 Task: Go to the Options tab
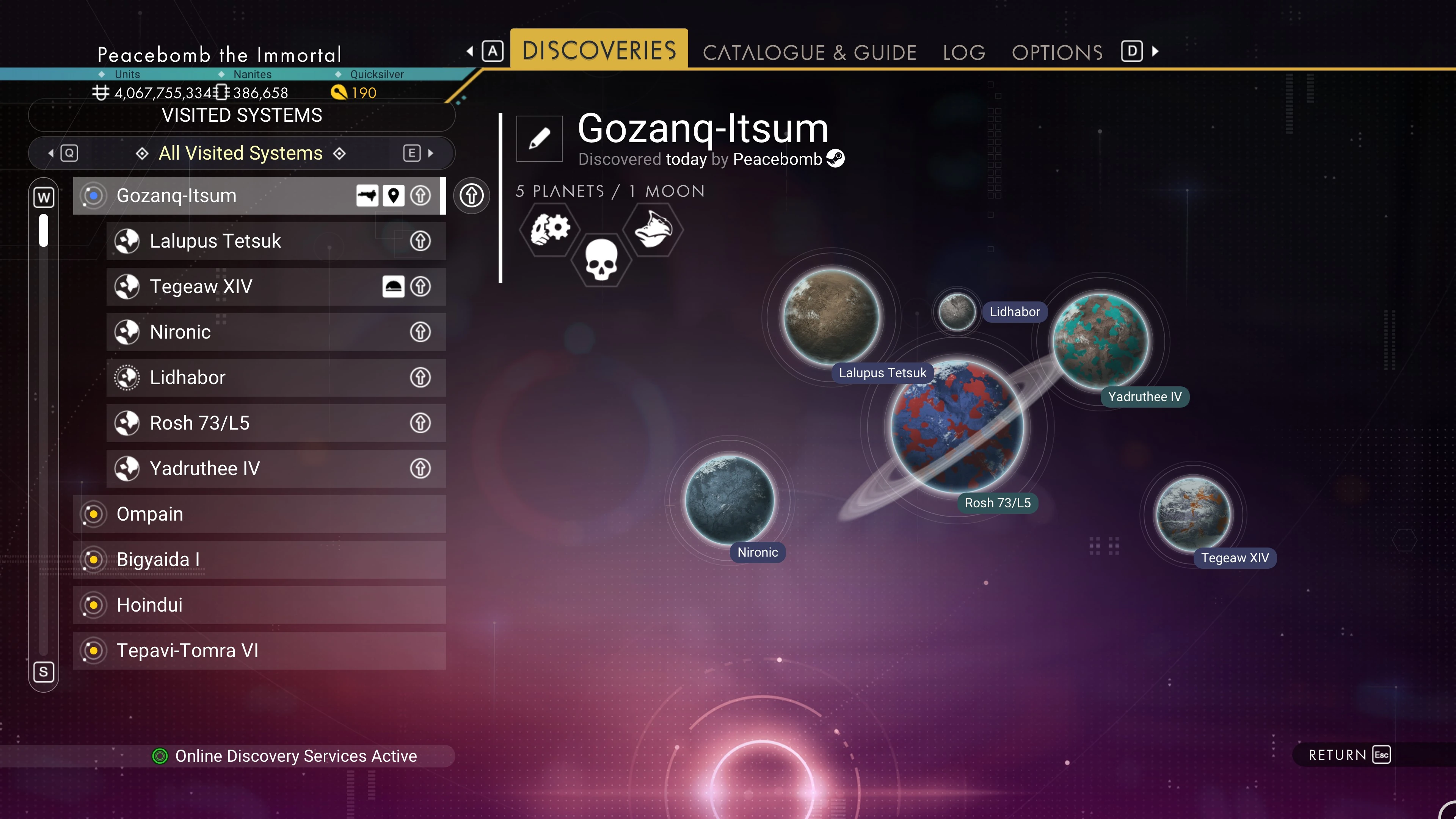coord(1057,52)
